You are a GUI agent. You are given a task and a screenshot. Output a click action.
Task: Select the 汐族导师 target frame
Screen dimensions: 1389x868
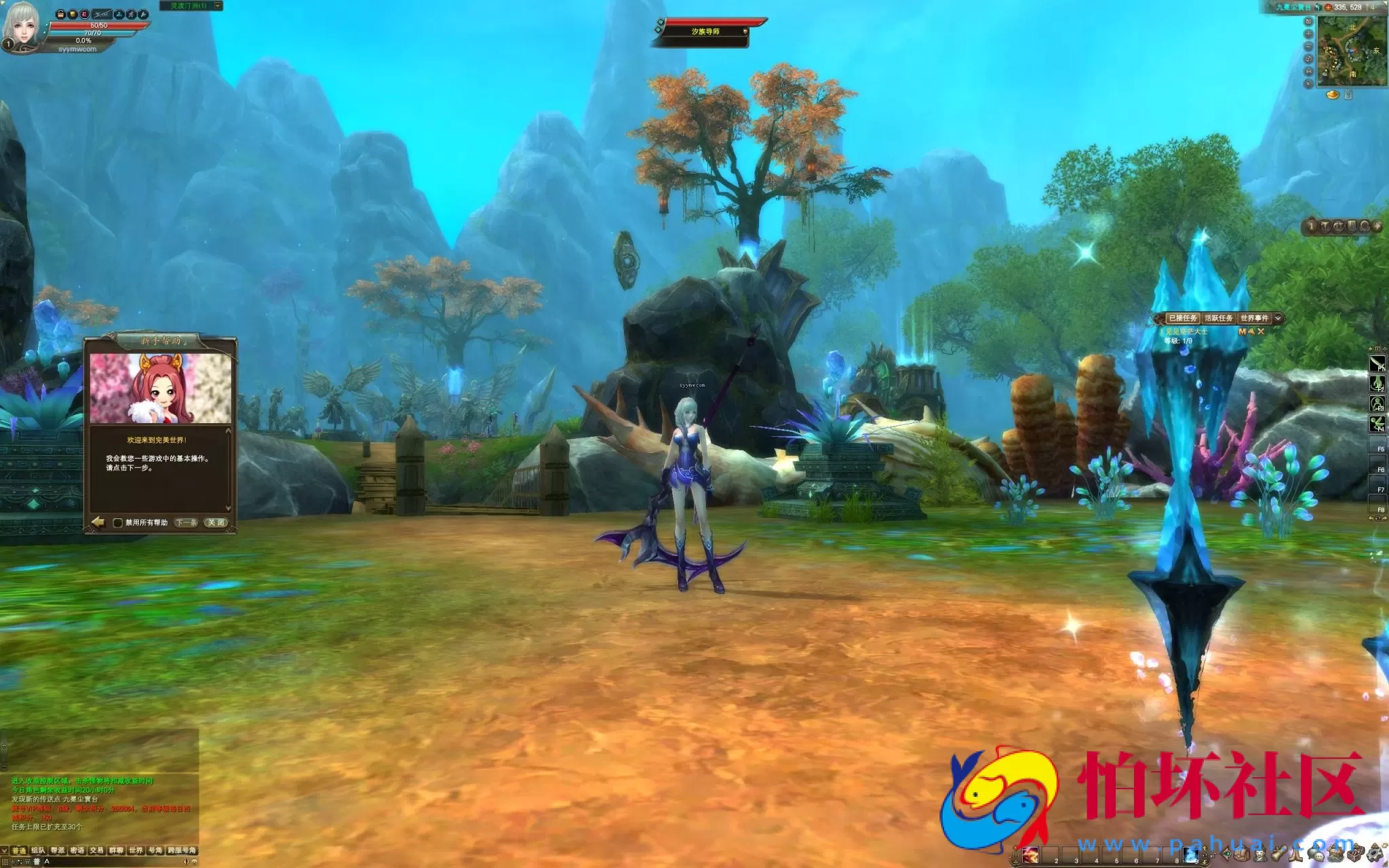pyautogui.click(x=705, y=32)
